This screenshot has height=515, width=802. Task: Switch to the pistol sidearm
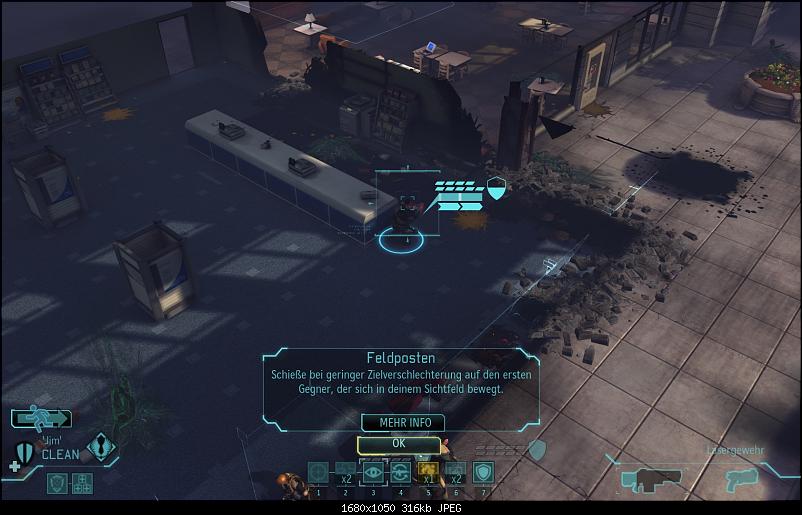click(742, 479)
